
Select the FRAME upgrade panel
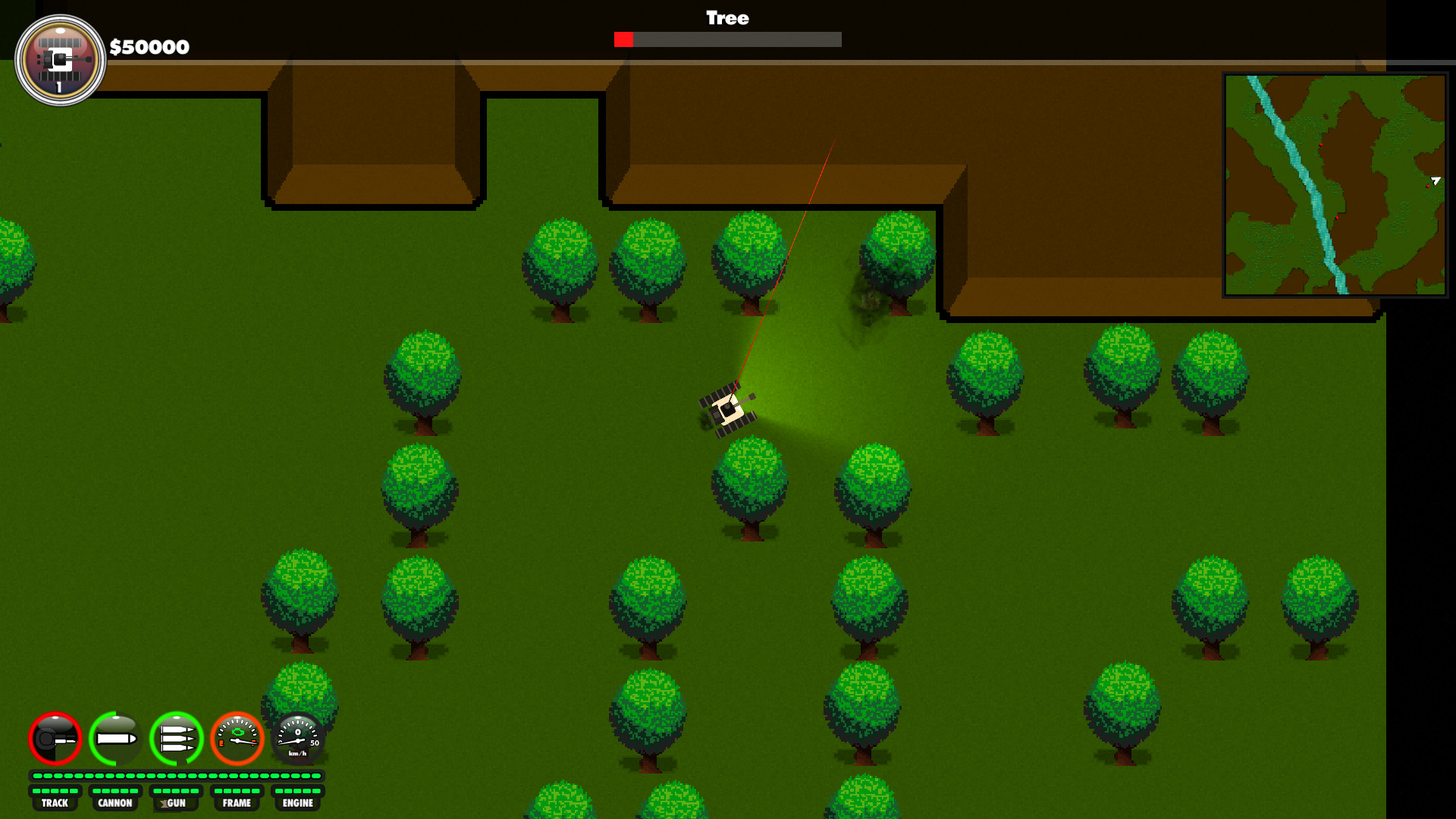(237, 802)
